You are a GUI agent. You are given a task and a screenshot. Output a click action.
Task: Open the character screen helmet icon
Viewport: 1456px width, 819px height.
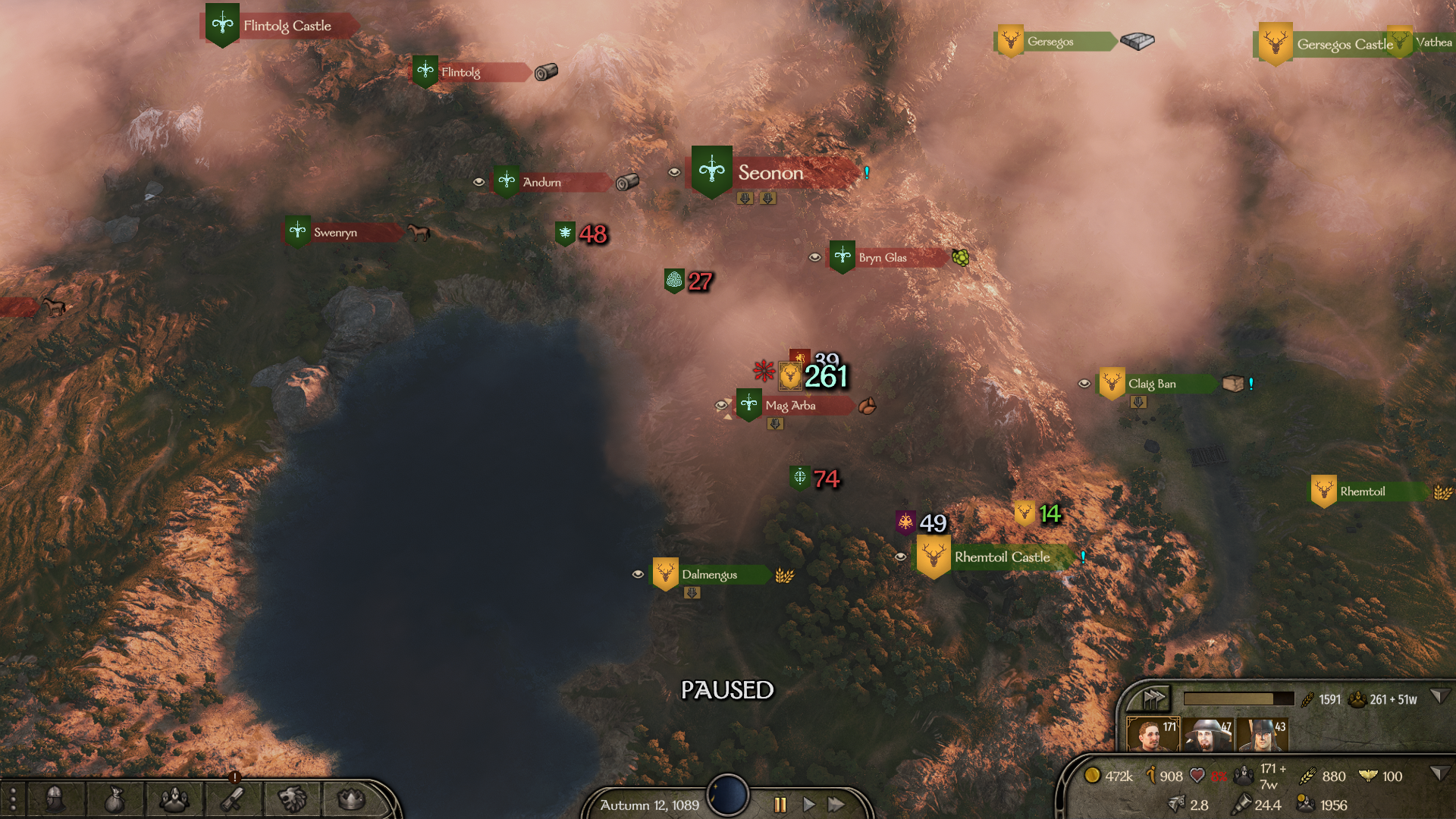point(55,799)
